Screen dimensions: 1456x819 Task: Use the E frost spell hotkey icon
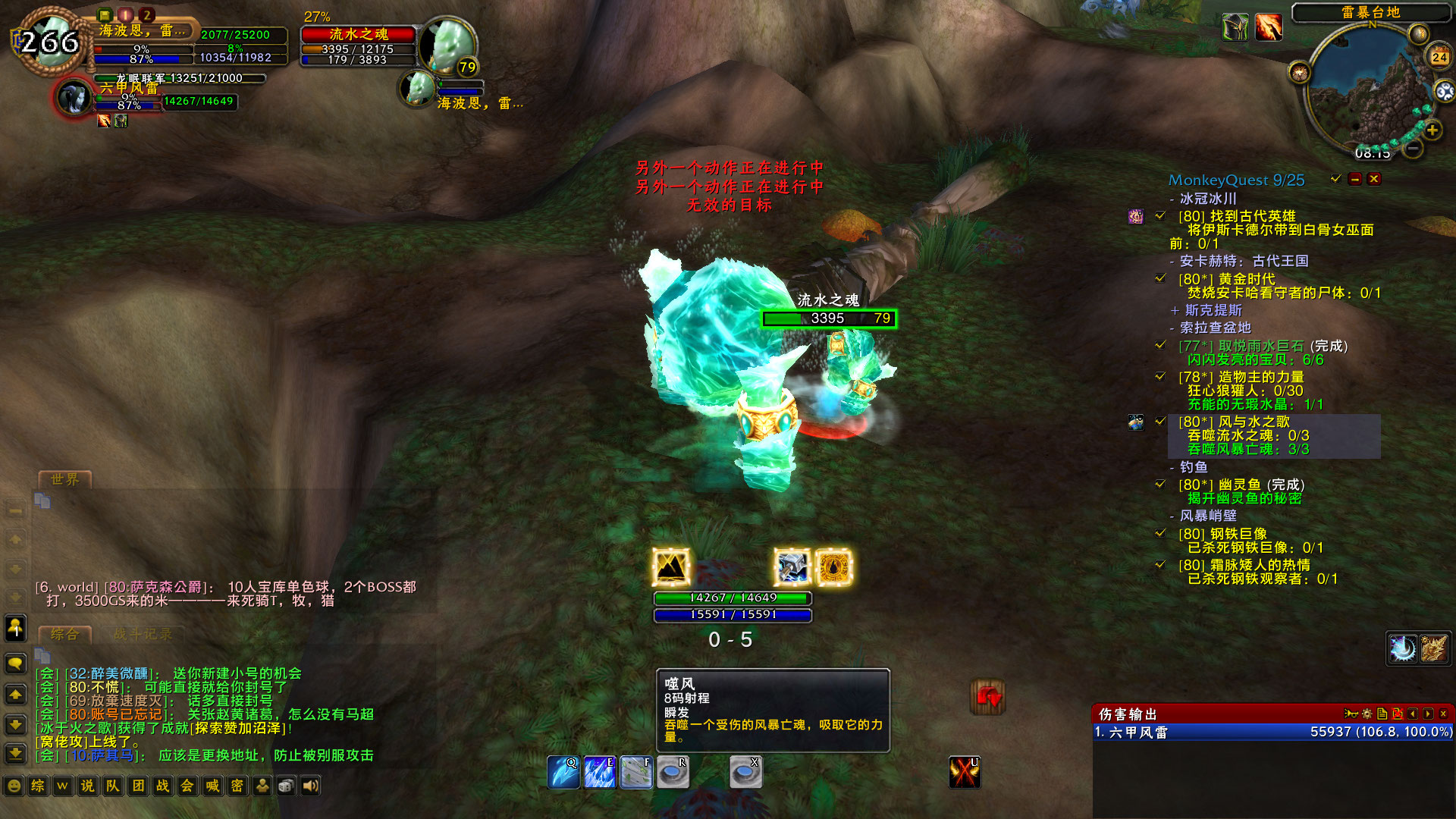600,771
